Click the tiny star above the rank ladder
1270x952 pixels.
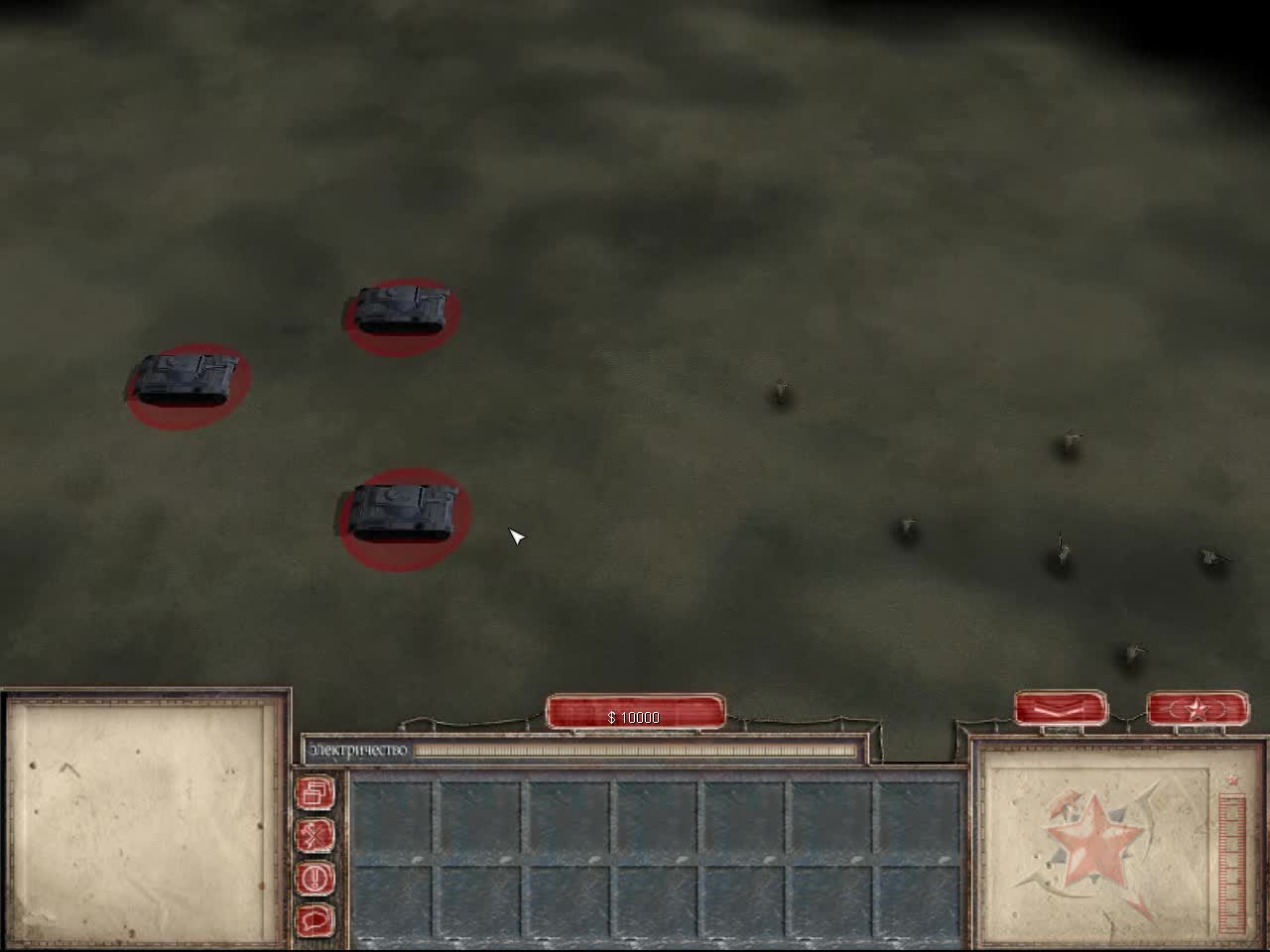1230,778
